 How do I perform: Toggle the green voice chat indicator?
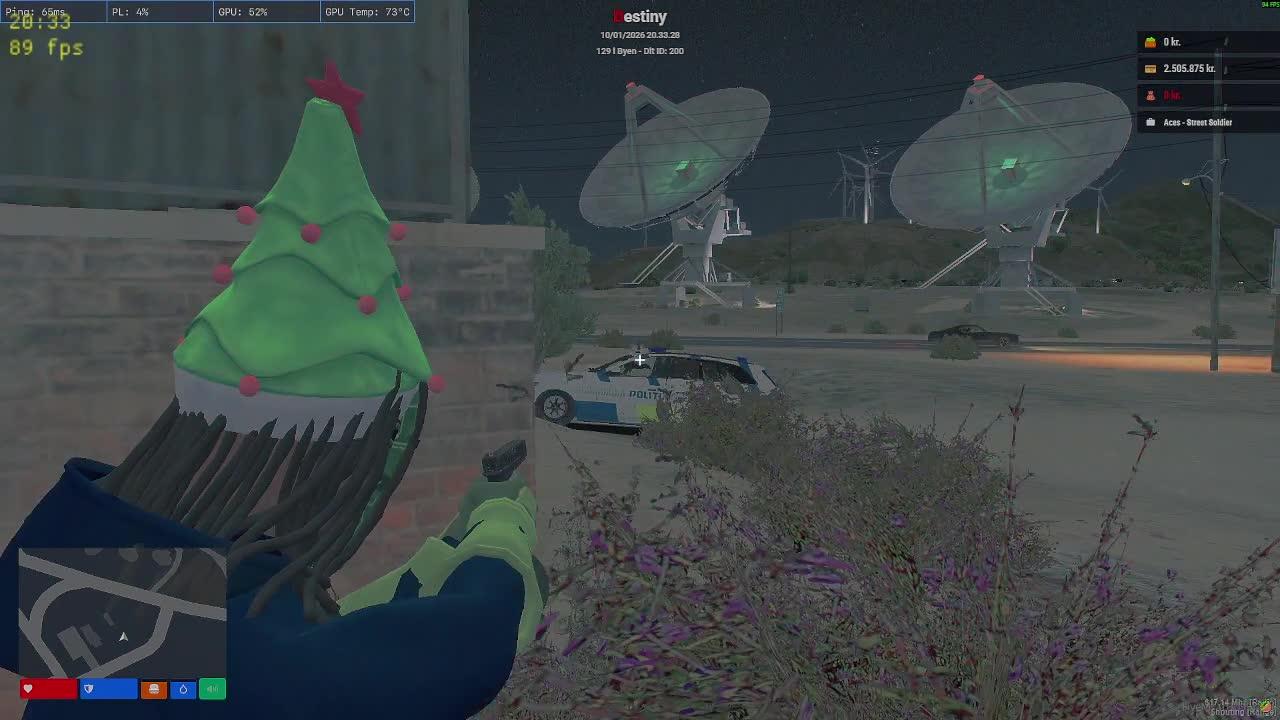point(212,689)
